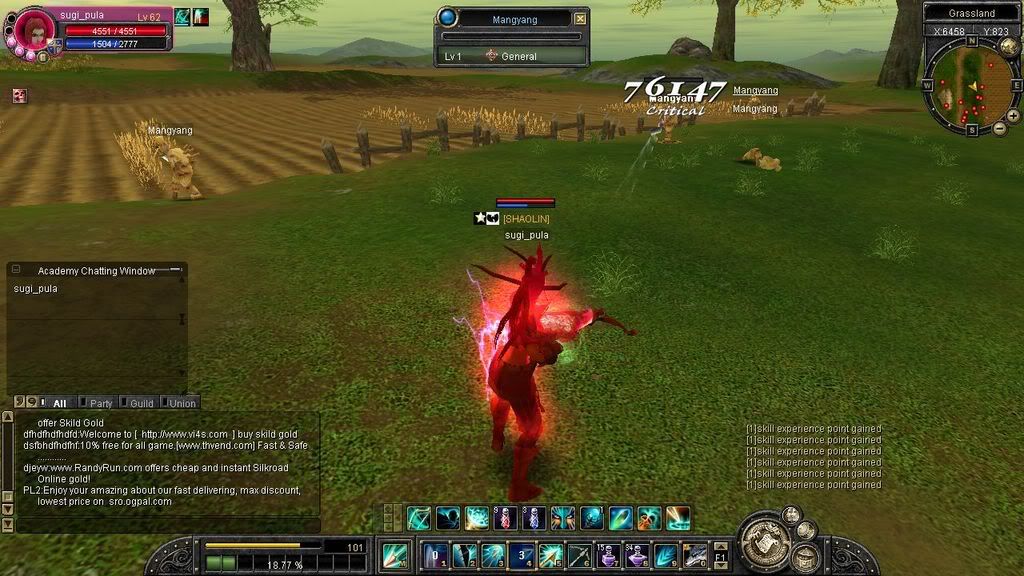Viewport: 1024px width, 576px height.
Task: Zoom out the minimap with minus button
Action: [x=999, y=128]
